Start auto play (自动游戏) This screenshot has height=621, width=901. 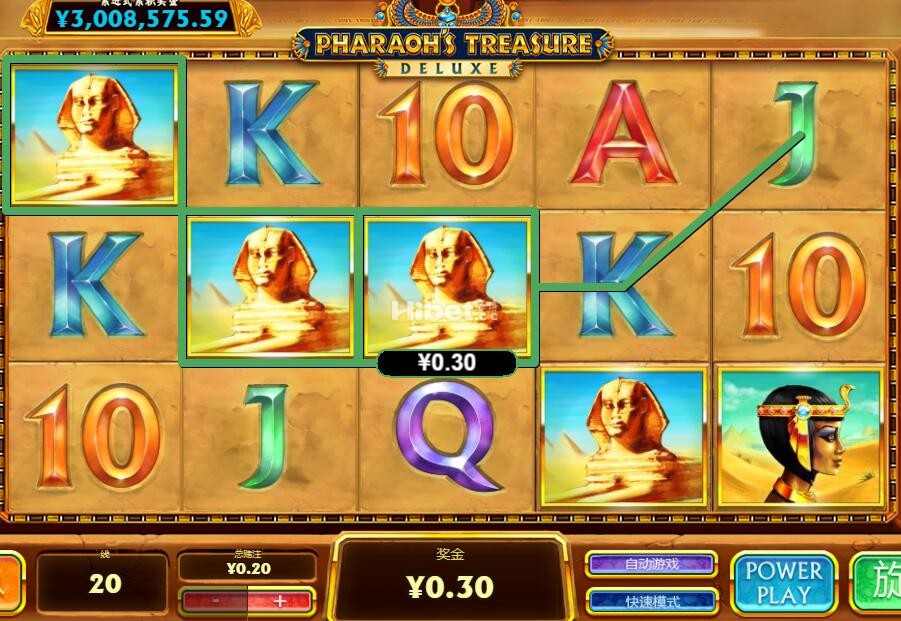pyautogui.click(x=651, y=564)
